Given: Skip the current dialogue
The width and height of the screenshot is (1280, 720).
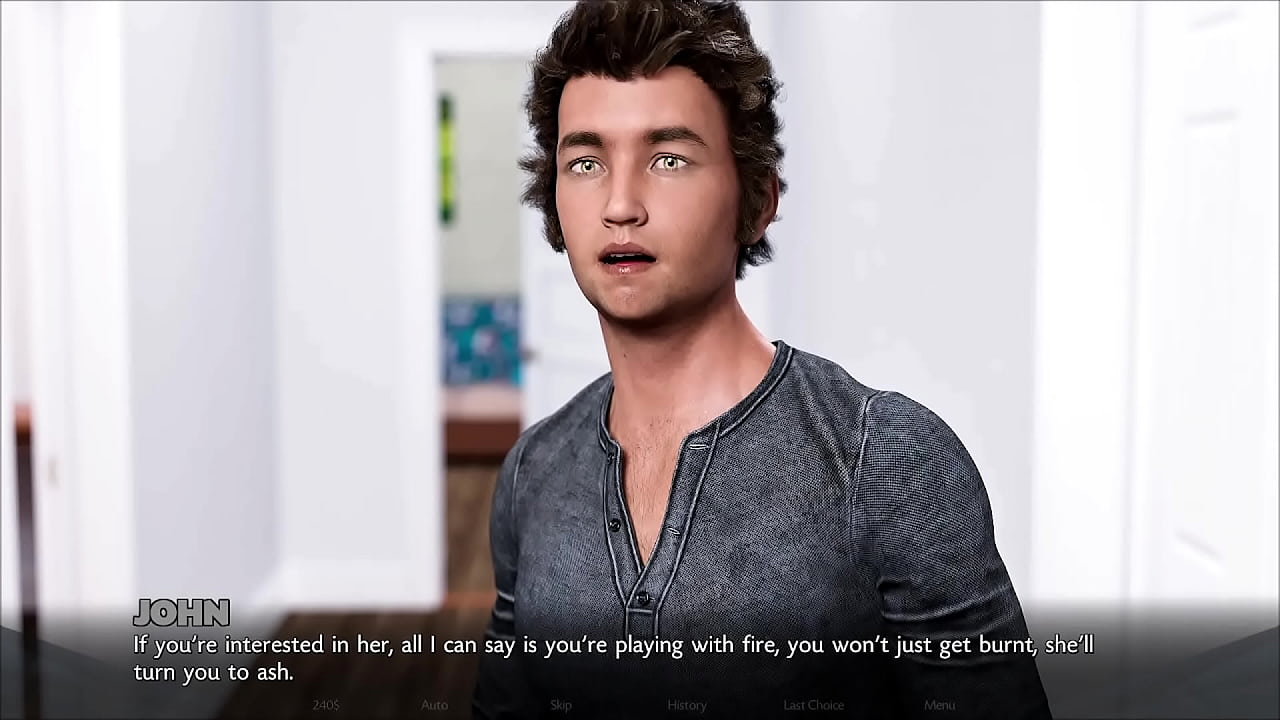Looking at the screenshot, I should click(560, 705).
